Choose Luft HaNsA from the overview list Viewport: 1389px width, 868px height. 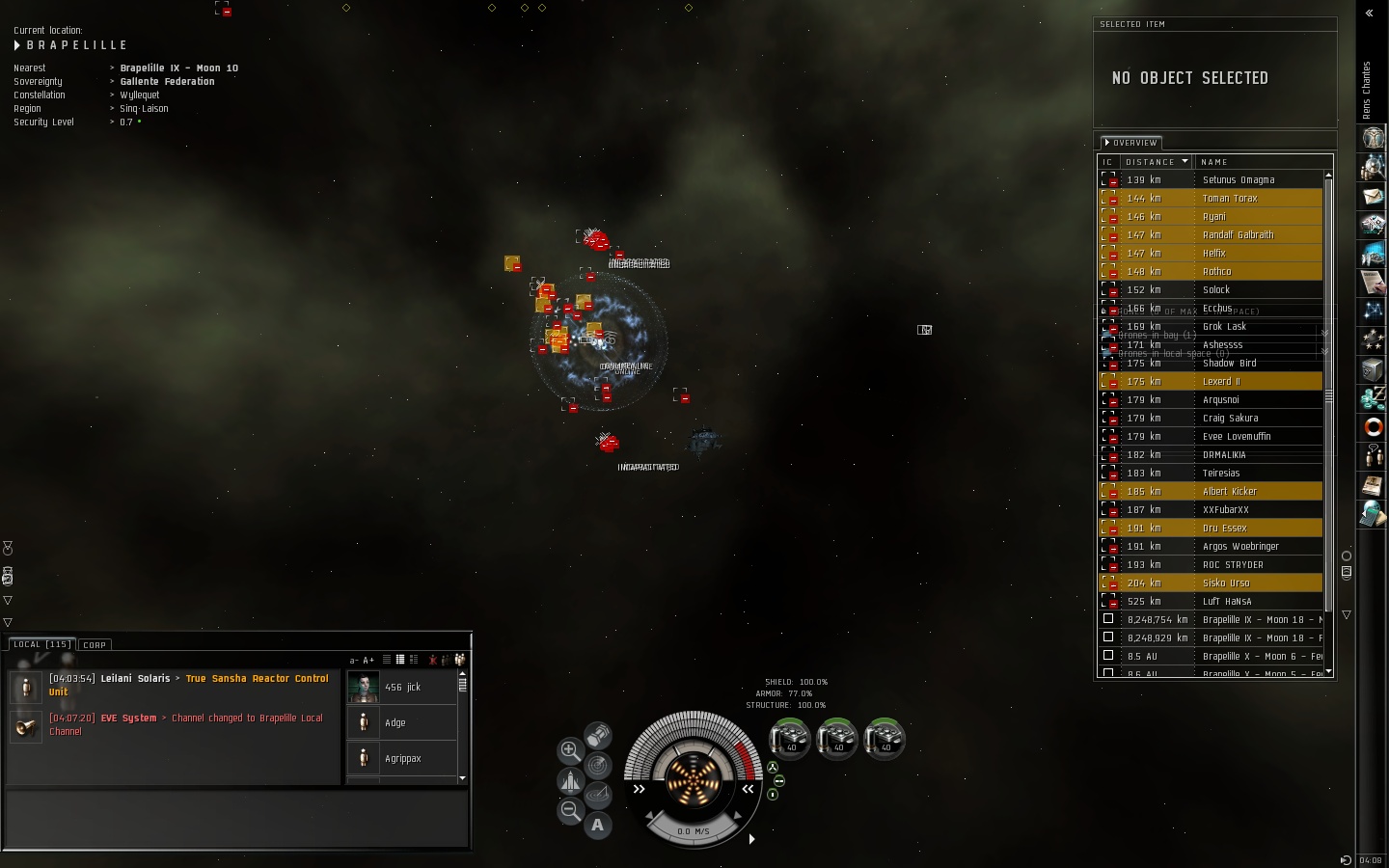click(x=1227, y=602)
